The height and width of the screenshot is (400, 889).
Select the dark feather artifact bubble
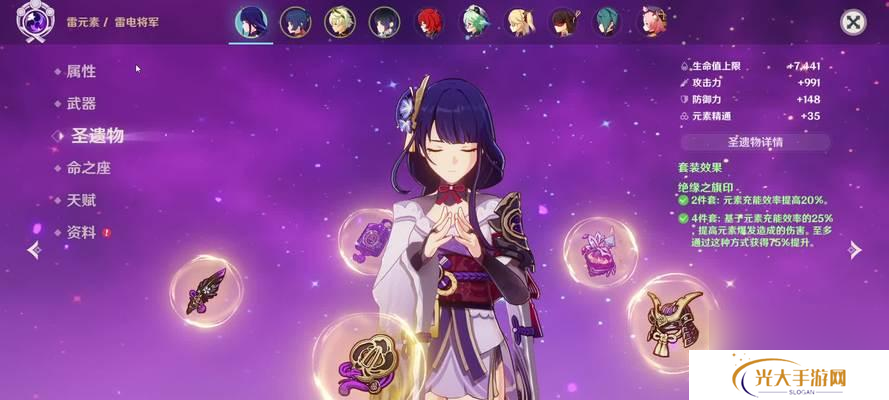205,291
